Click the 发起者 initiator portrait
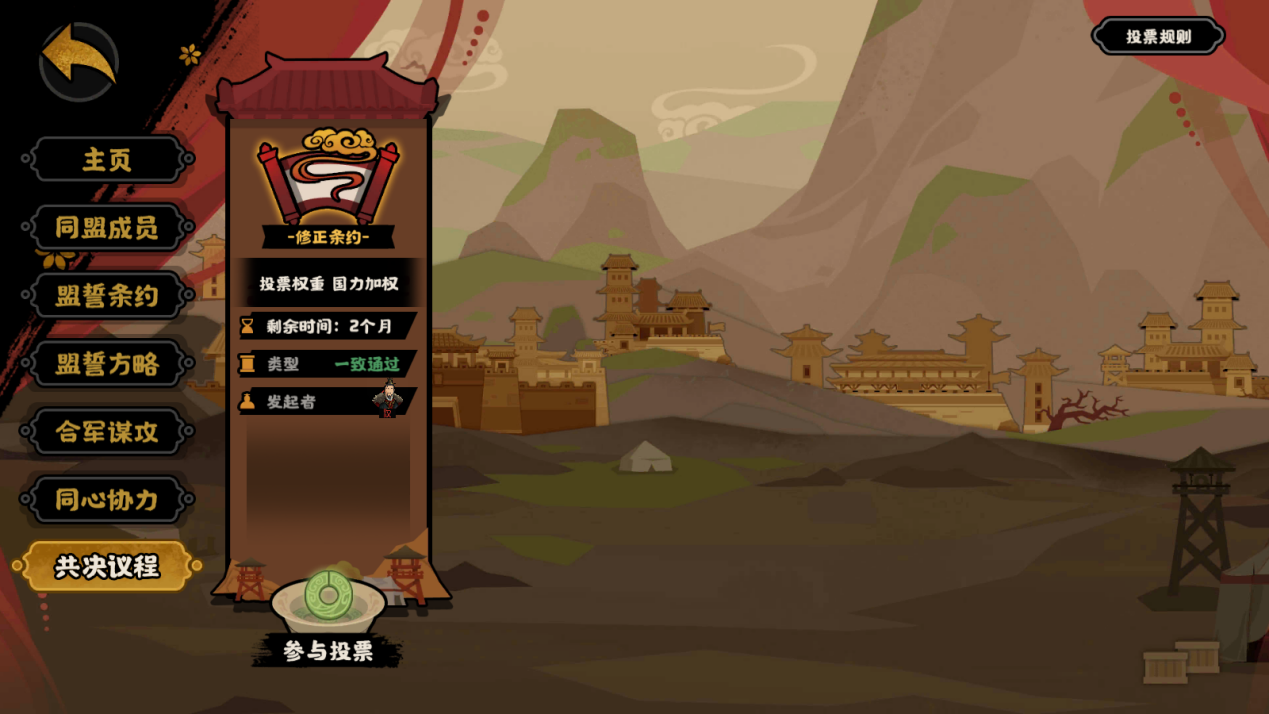 [388, 402]
